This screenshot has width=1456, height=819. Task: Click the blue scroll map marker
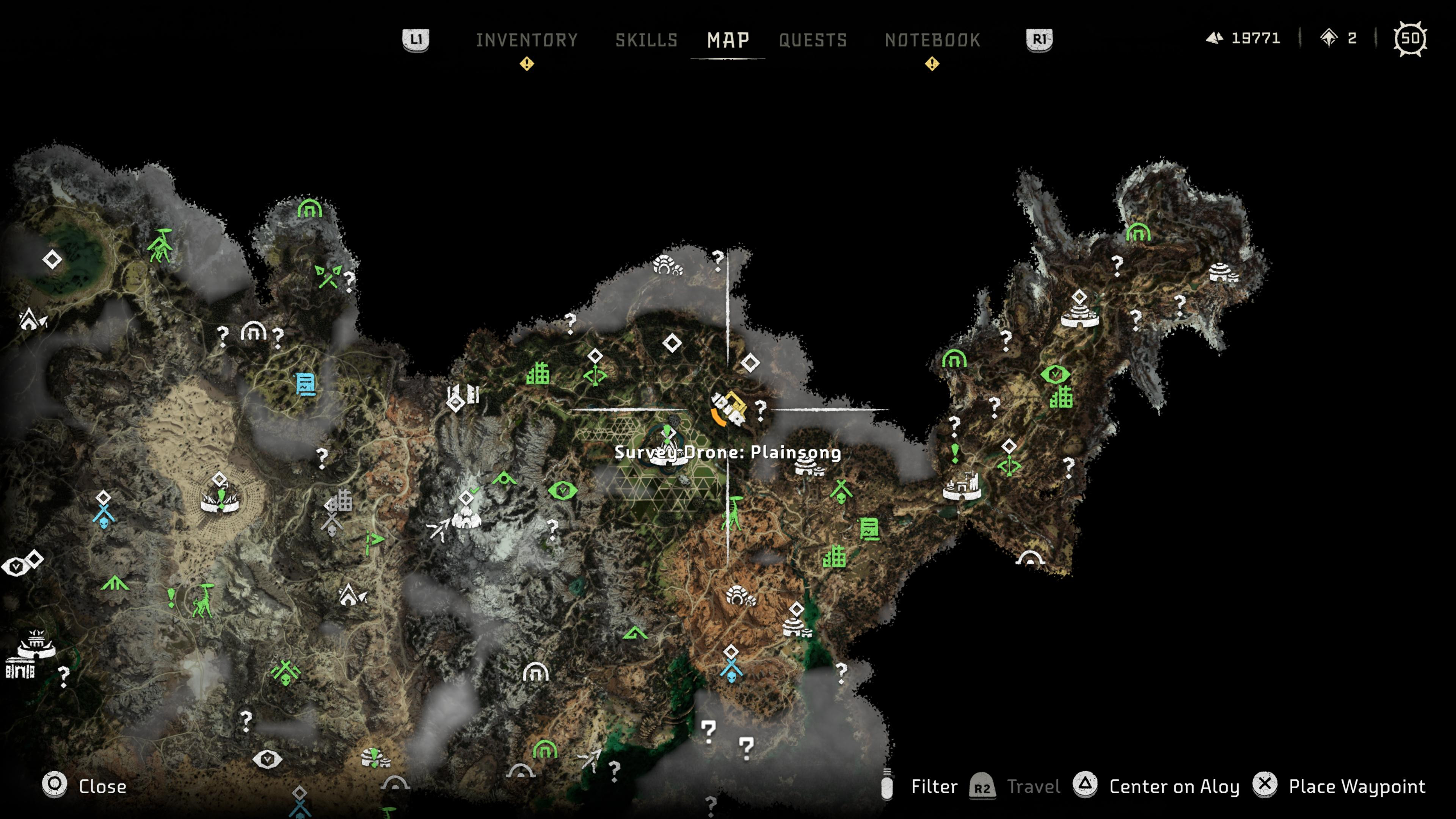(x=306, y=384)
